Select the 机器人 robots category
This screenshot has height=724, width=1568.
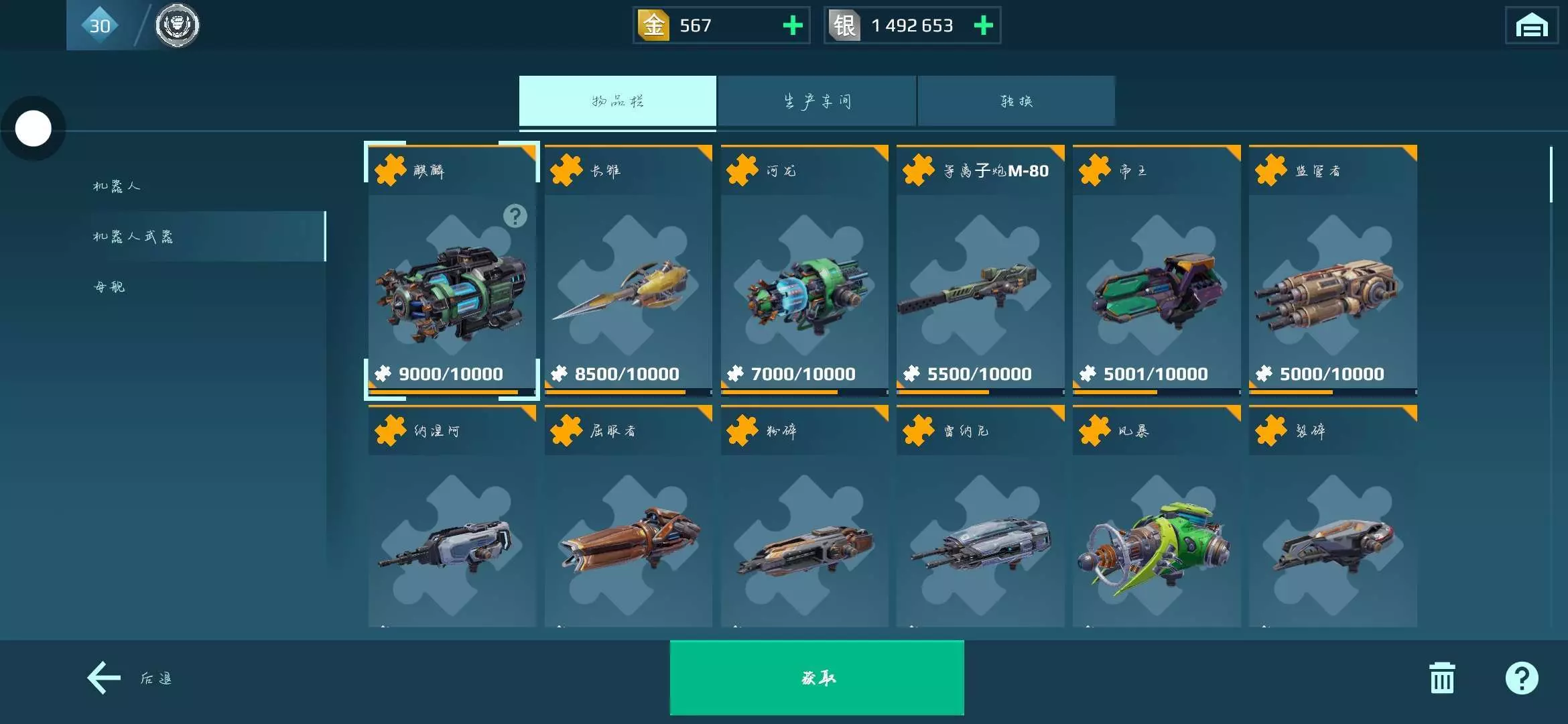click(117, 186)
